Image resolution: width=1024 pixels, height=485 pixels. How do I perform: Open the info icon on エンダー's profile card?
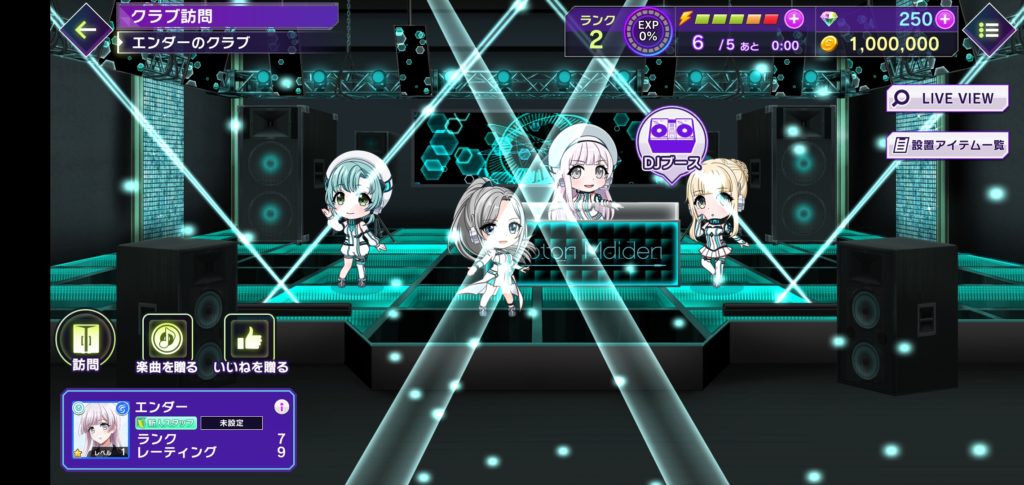pyautogui.click(x=281, y=407)
